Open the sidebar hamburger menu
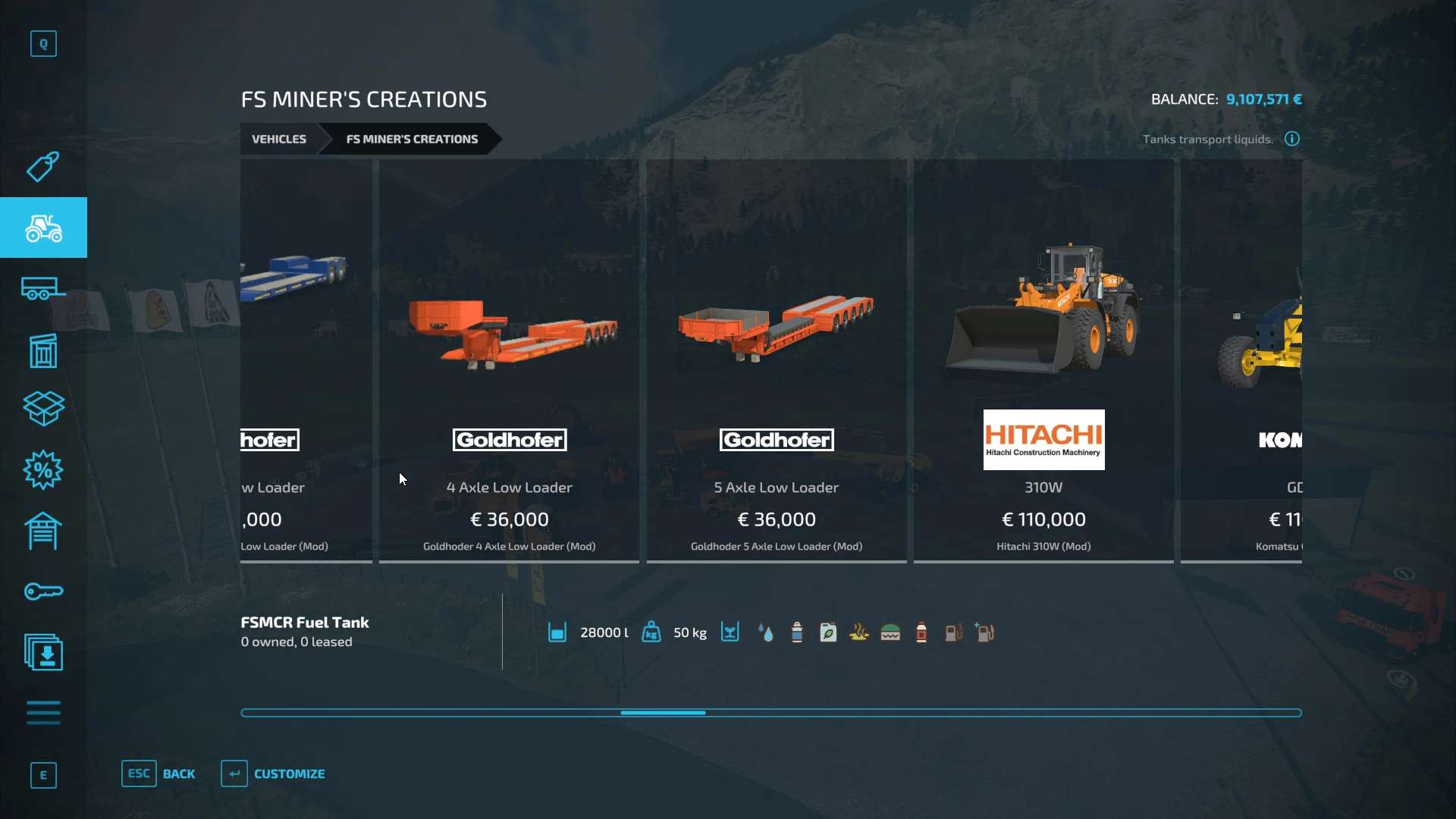The image size is (1456, 819). (43, 713)
